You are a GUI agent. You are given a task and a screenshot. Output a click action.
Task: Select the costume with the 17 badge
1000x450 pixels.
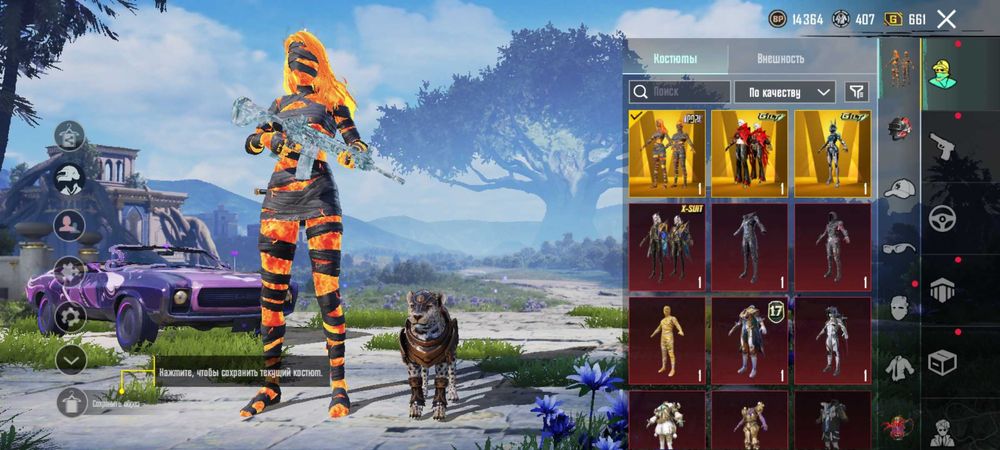(750, 340)
